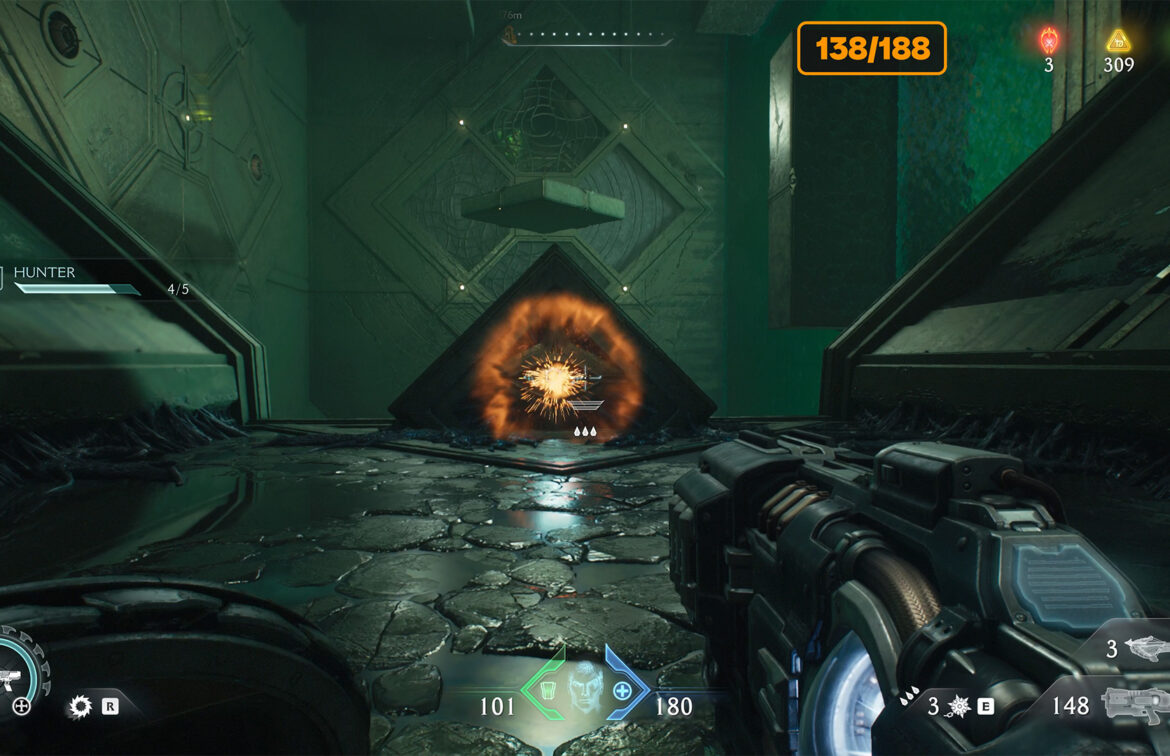Click the compass objective marker
This screenshot has height=756, width=1170.
coord(509,38)
